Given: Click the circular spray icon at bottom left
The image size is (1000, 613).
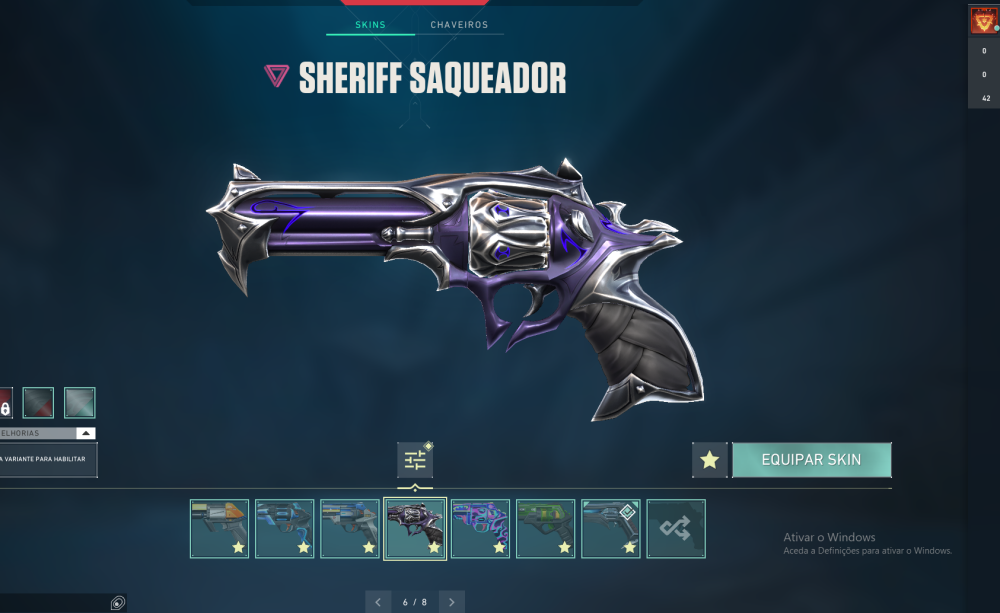Looking at the screenshot, I should pyautogui.click(x=118, y=603).
